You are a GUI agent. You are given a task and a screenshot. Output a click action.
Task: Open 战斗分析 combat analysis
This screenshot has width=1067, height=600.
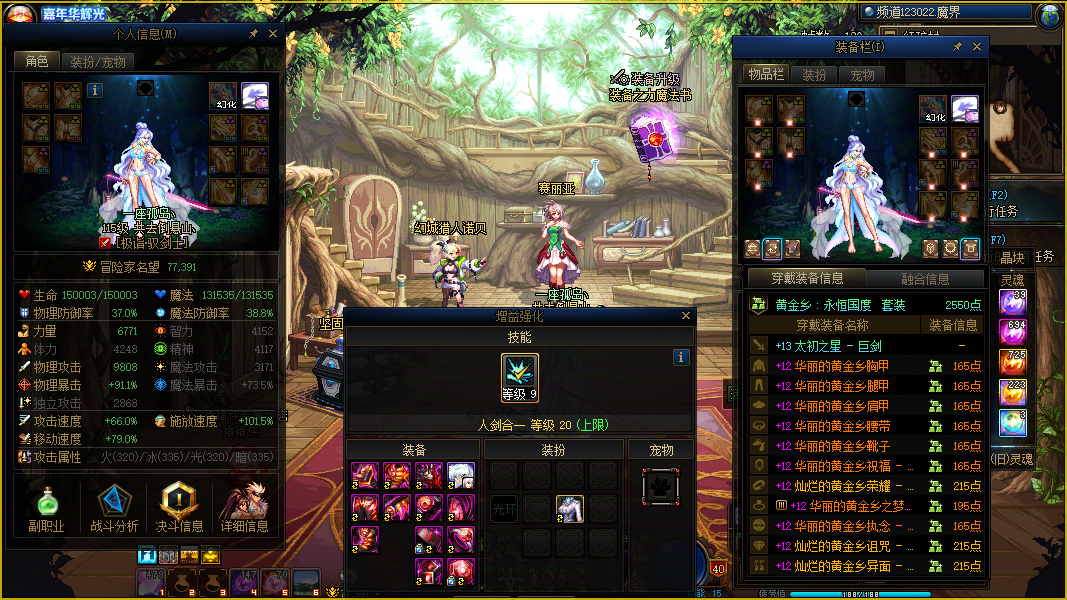tap(114, 510)
